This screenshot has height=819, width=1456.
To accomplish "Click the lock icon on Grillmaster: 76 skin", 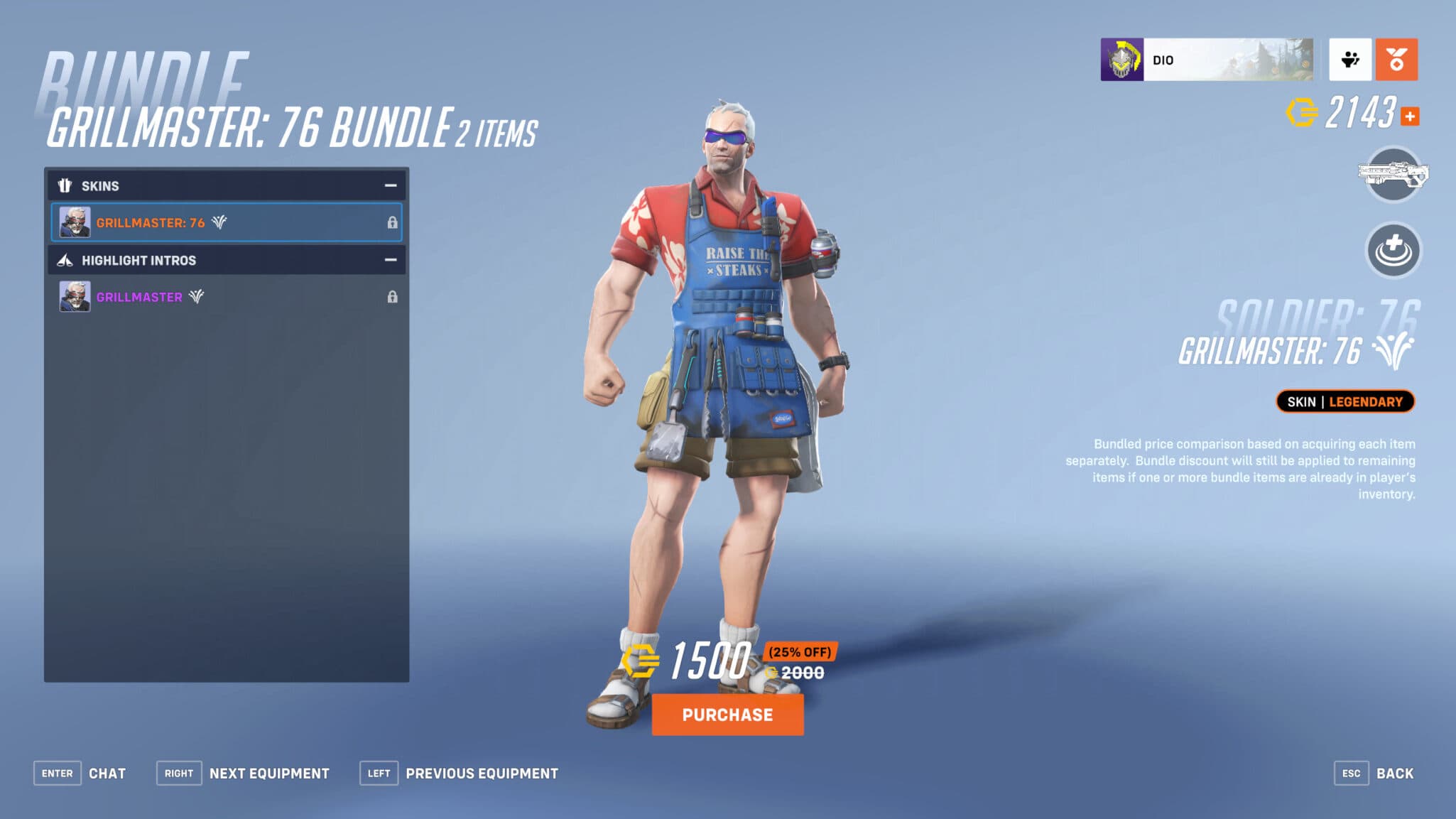I will click(x=393, y=222).
